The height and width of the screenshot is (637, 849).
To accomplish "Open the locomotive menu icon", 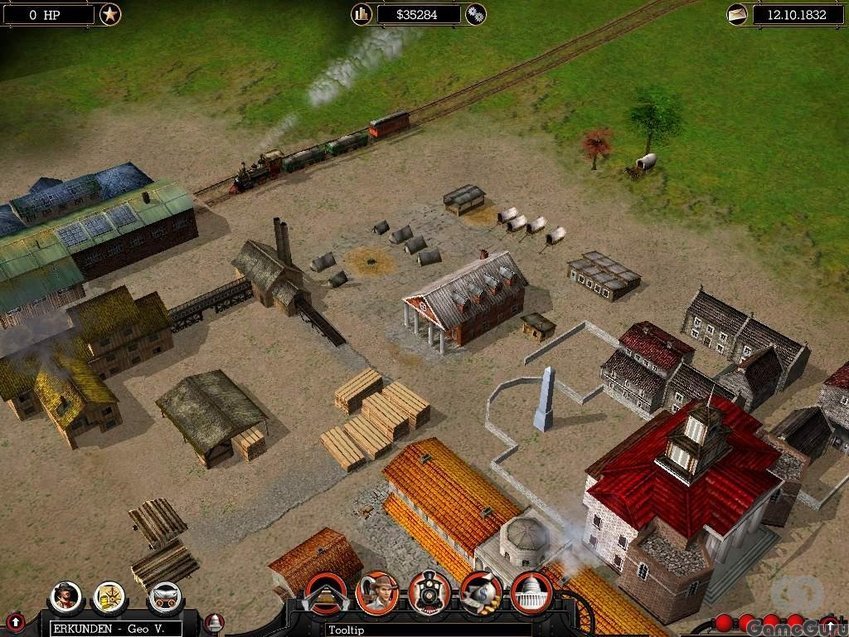I will [428, 592].
